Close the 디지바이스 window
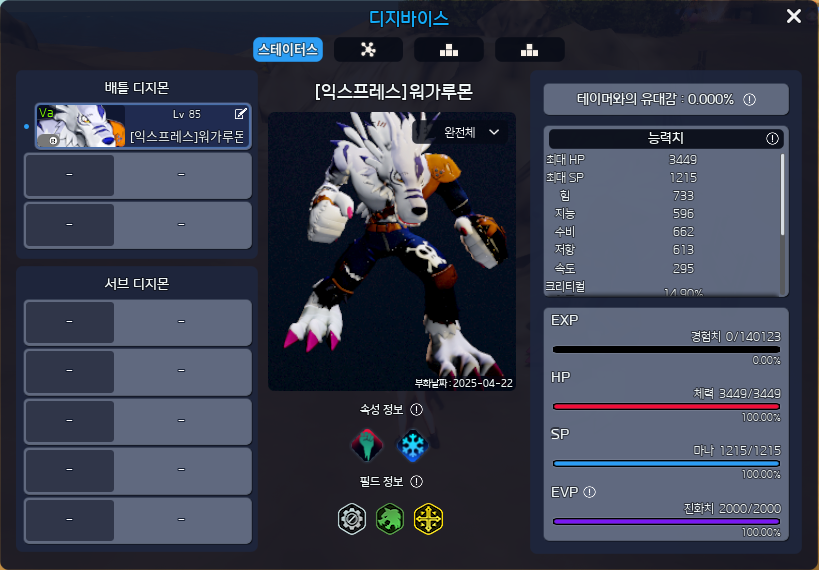819x570 pixels. 794,16
